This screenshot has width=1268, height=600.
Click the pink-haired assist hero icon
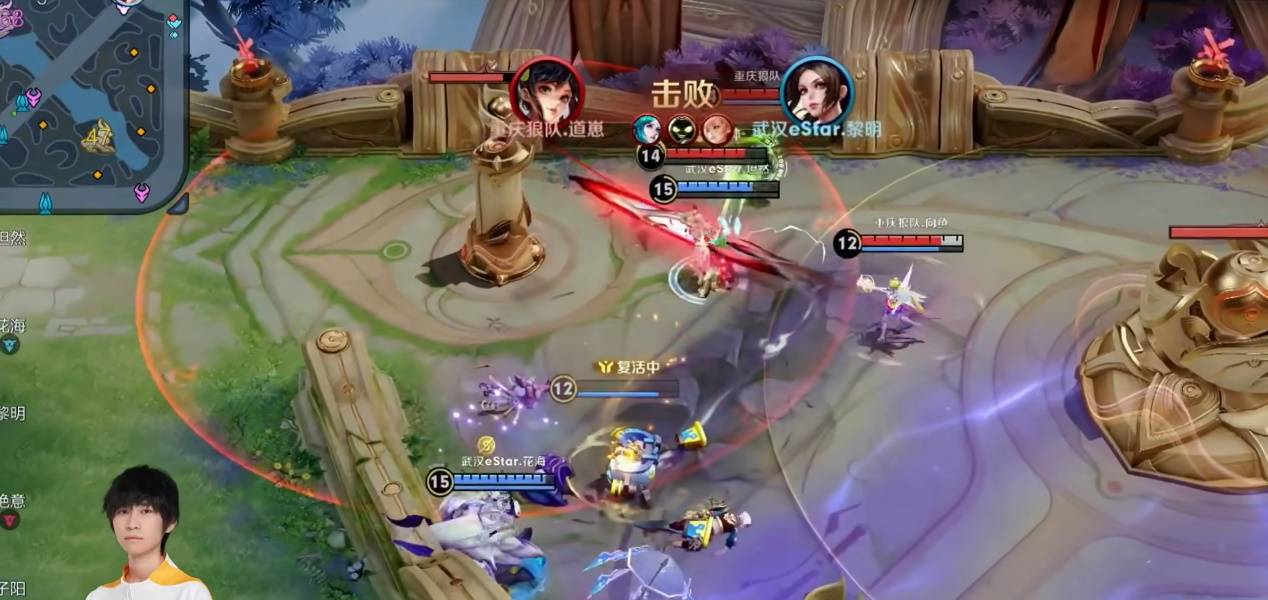(715, 129)
